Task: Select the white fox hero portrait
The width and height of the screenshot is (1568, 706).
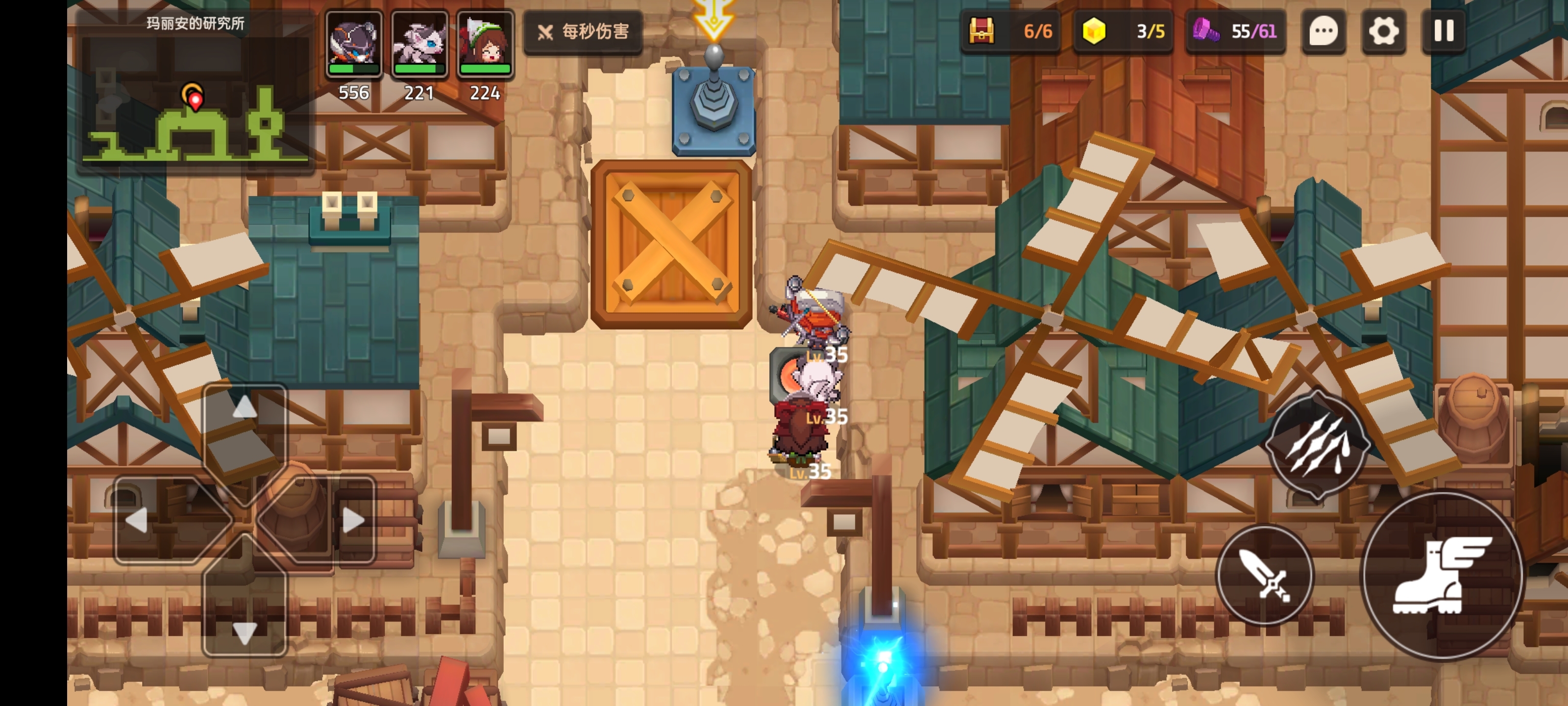Action: (x=419, y=44)
